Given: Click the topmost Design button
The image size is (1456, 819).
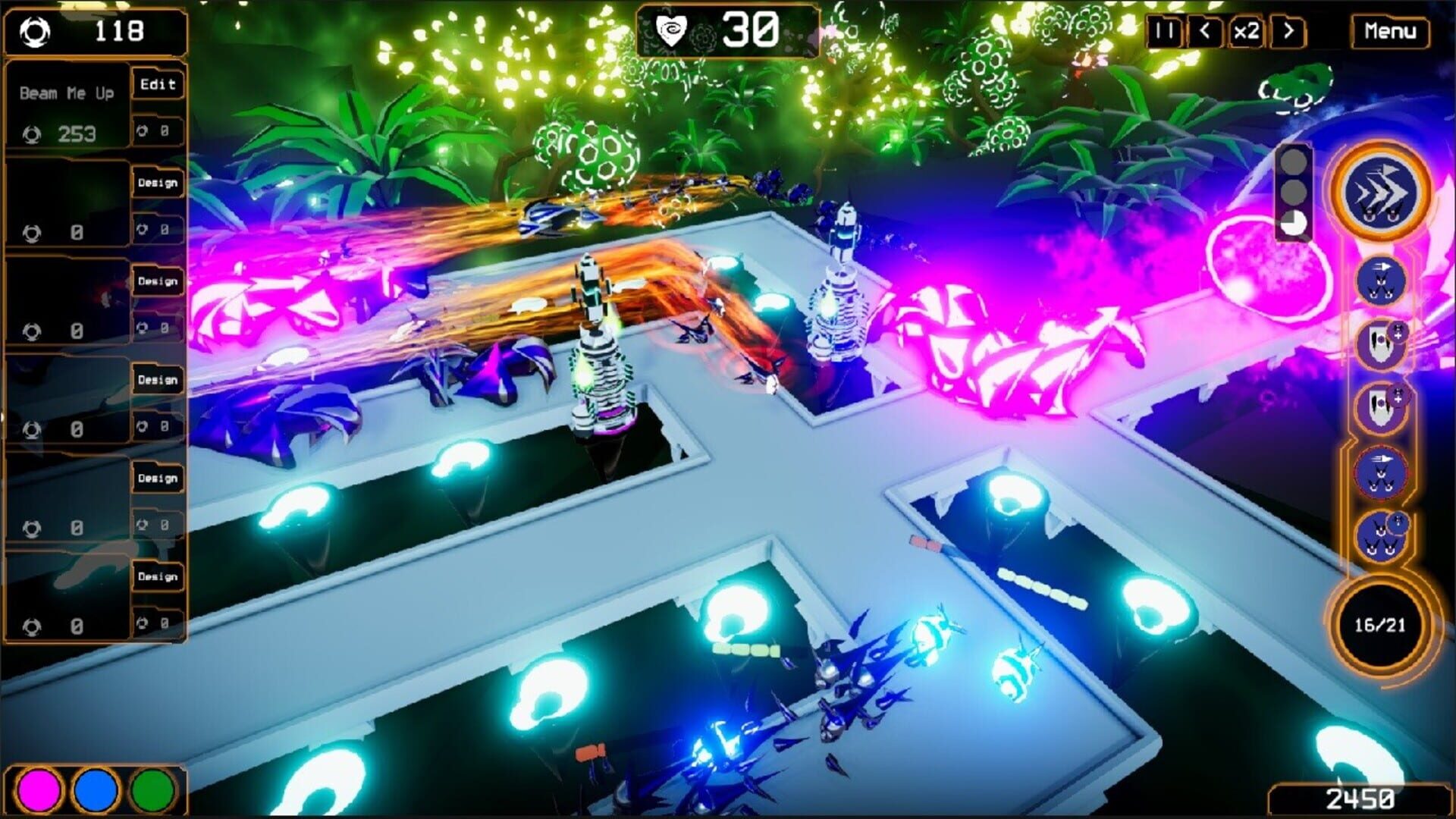Looking at the screenshot, I should [158, 184].
